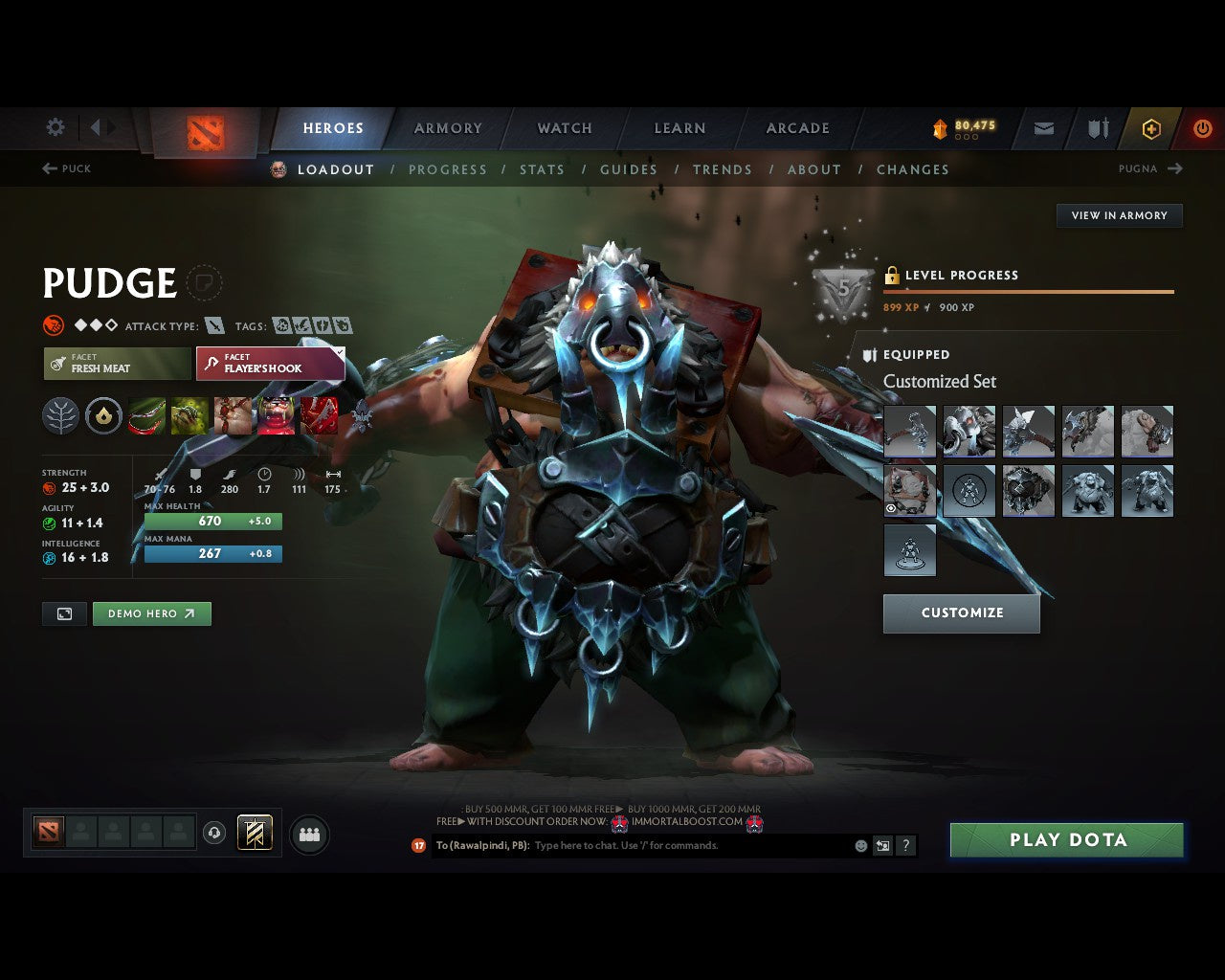Click the gold Battle Pass hexagon icon
The width and height of the screenshot is (1225, 980).
1151,128
